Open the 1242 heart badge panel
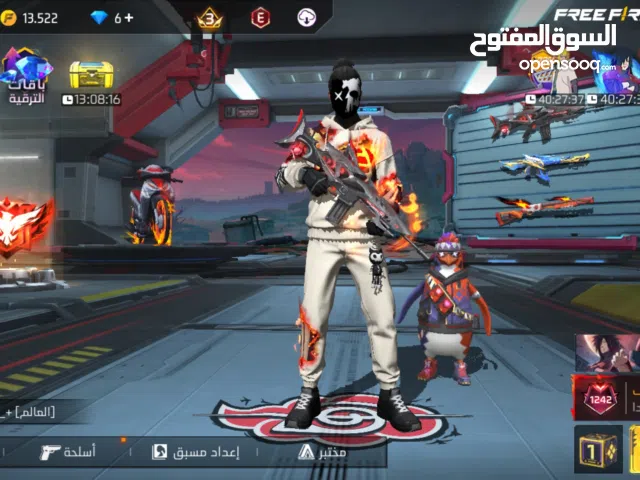This screenshot has width=640, height=480. [601, 397]
